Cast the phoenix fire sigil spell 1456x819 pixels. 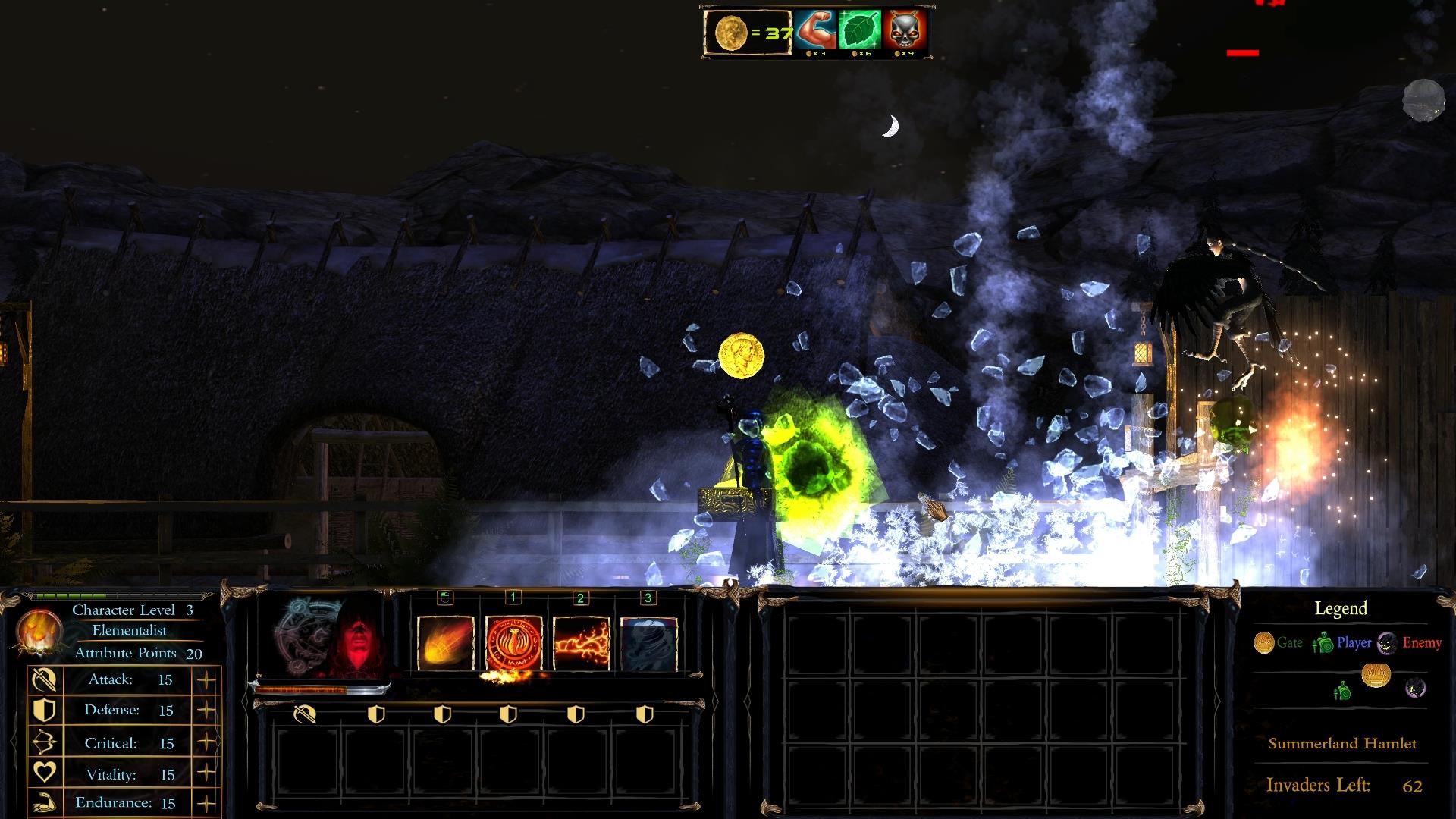(x=513, y=643)
